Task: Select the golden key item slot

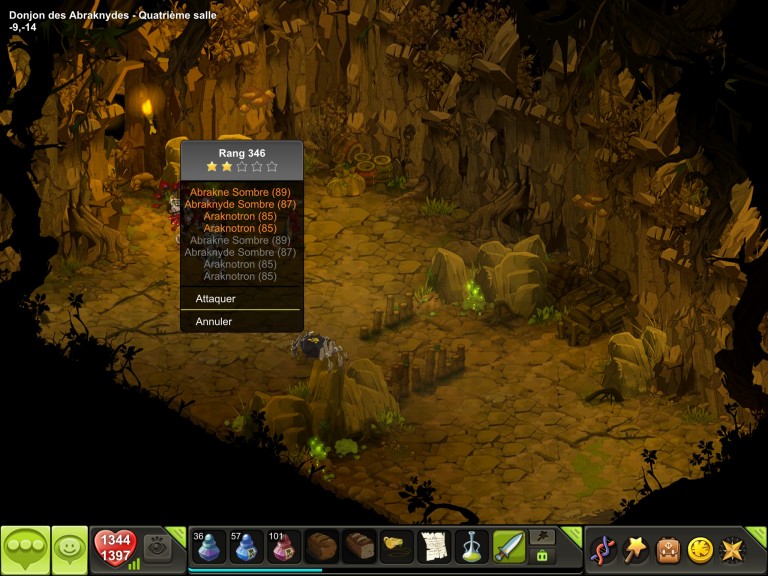Action: point(397,547)
